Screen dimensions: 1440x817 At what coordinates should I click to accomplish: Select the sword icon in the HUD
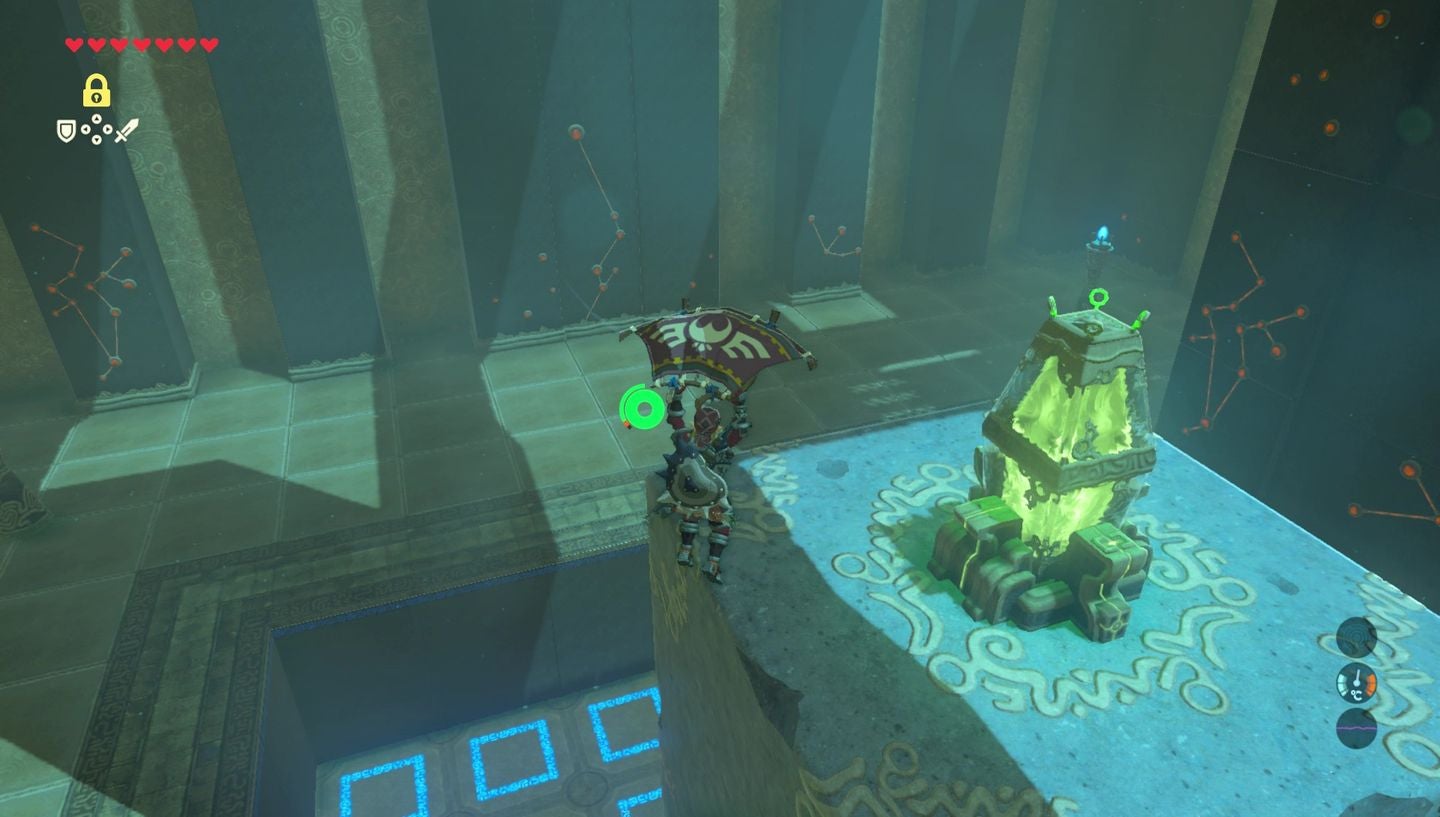point(126,131)
